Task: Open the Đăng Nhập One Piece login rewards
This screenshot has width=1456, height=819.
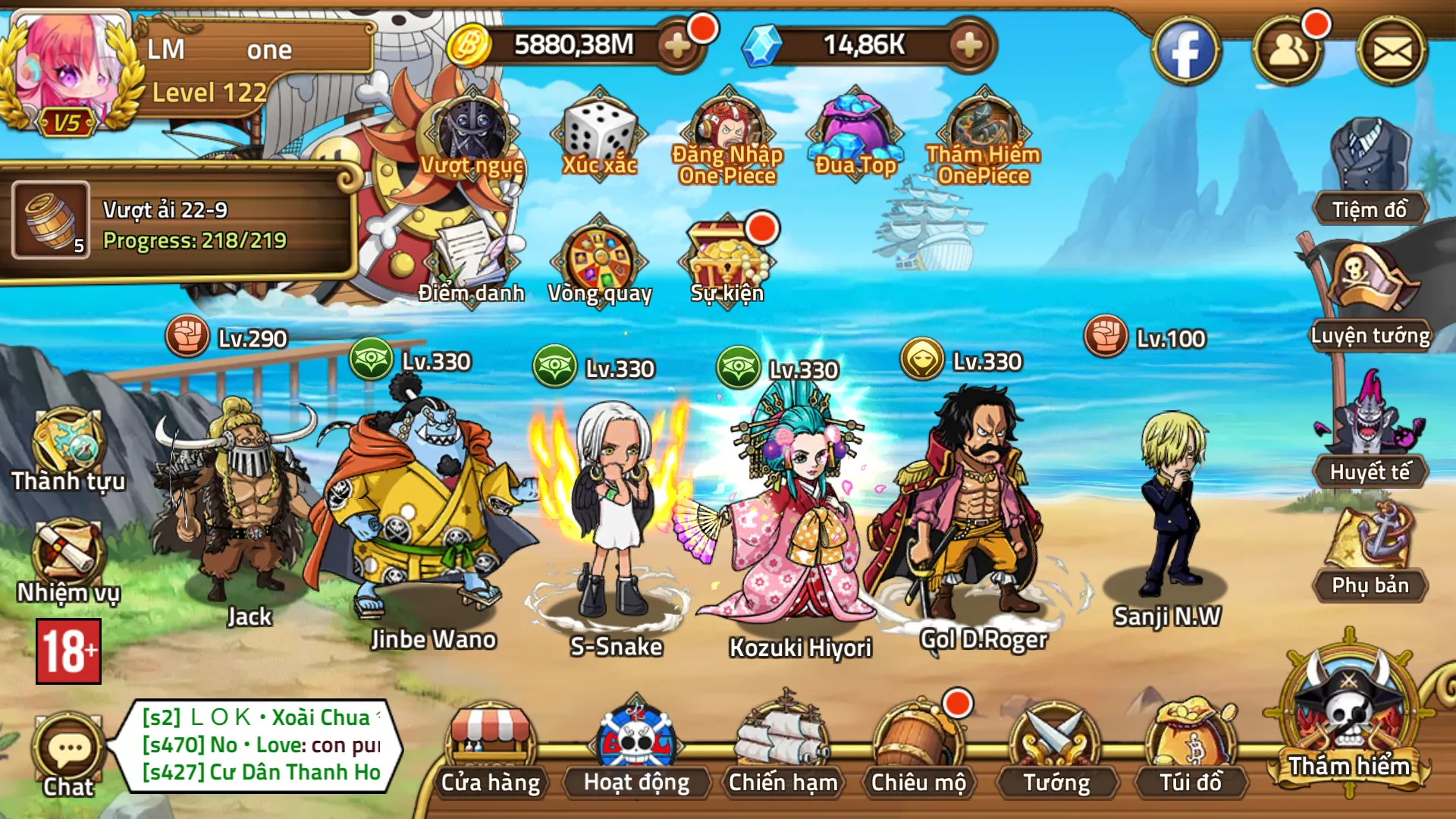Action: click(728, 129)
